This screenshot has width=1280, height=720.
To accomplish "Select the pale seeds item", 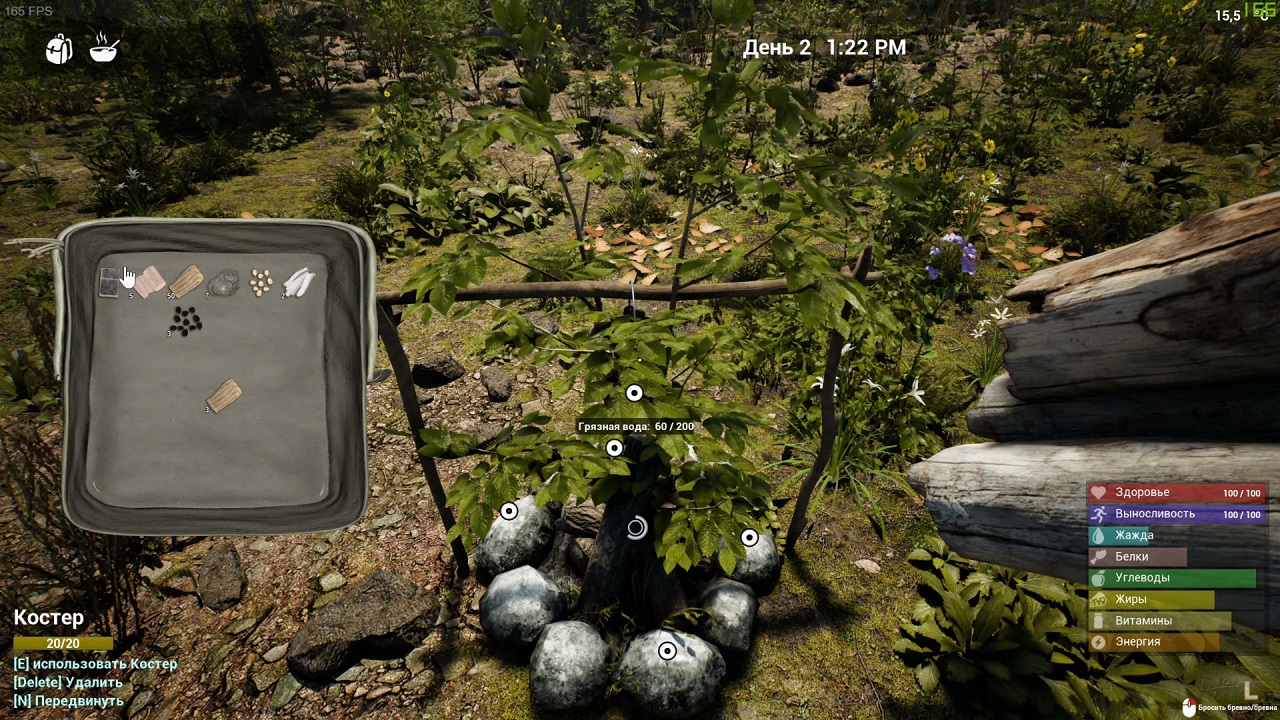I will [x=261, y=283].
